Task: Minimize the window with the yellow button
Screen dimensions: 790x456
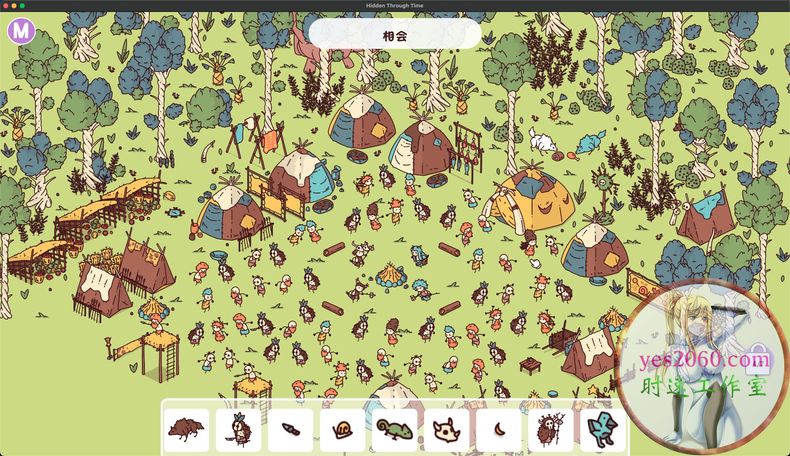Action: (14, 6)
